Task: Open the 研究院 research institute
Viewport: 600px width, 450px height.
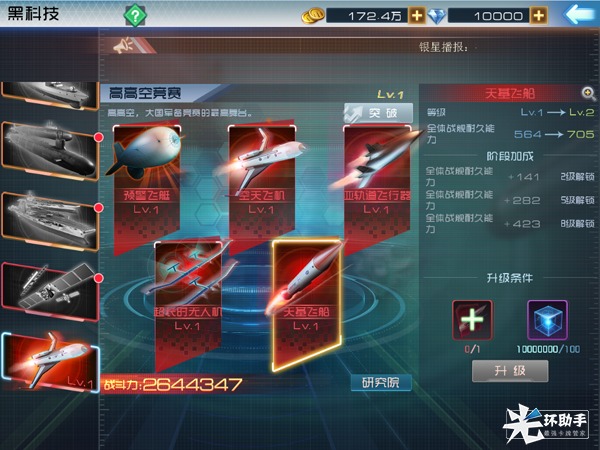Action: [x=380, y=382]
